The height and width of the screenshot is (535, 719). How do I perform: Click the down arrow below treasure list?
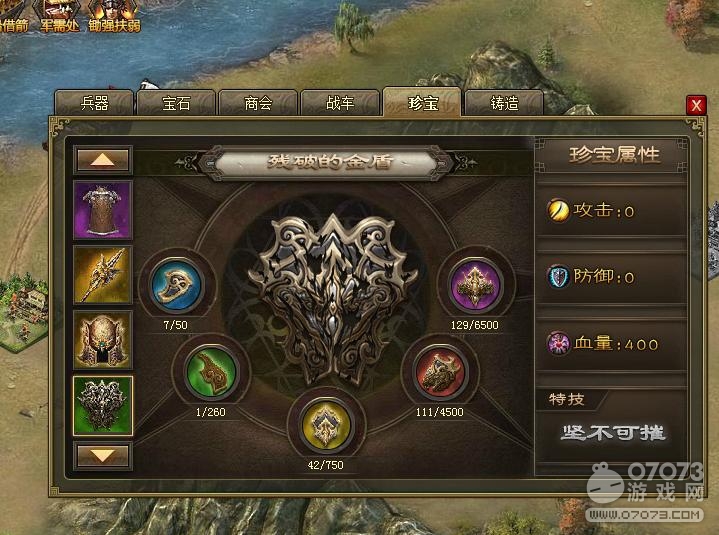coord(103,456)
